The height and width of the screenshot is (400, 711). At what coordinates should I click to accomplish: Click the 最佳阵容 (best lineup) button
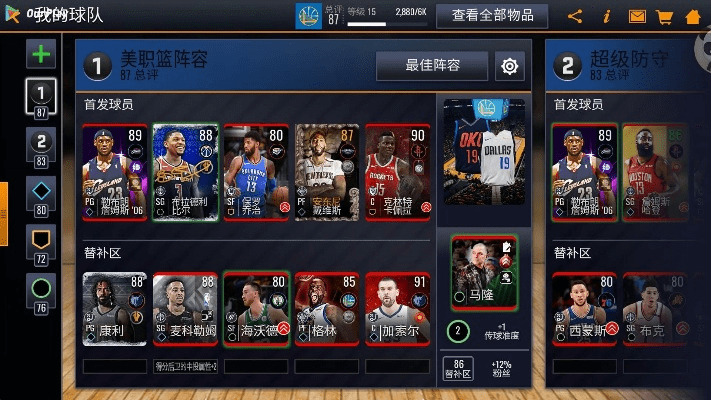tap(432, 66)
